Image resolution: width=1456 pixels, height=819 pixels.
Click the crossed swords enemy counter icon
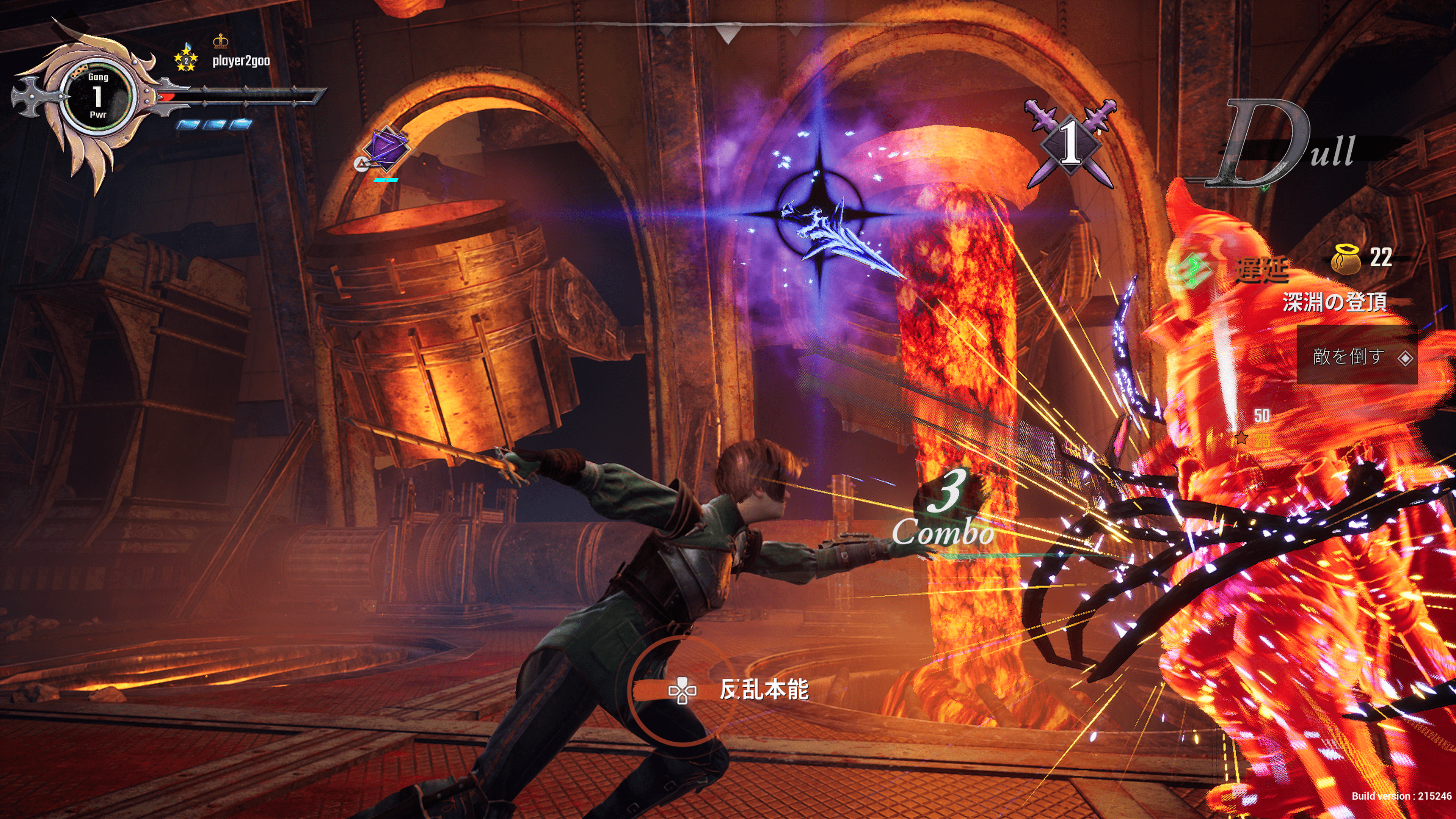pyautogui.click(x=1070, y=143)
